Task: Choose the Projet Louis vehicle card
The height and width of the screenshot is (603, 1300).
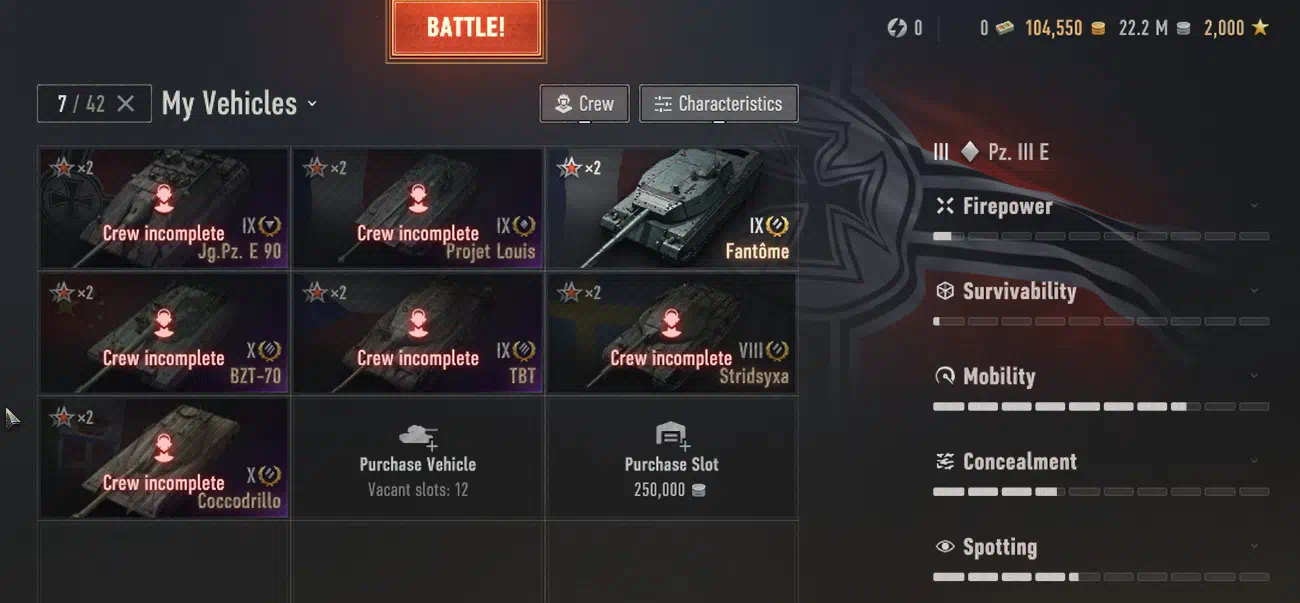Action: pyautogui.click(x=418, y=208)
